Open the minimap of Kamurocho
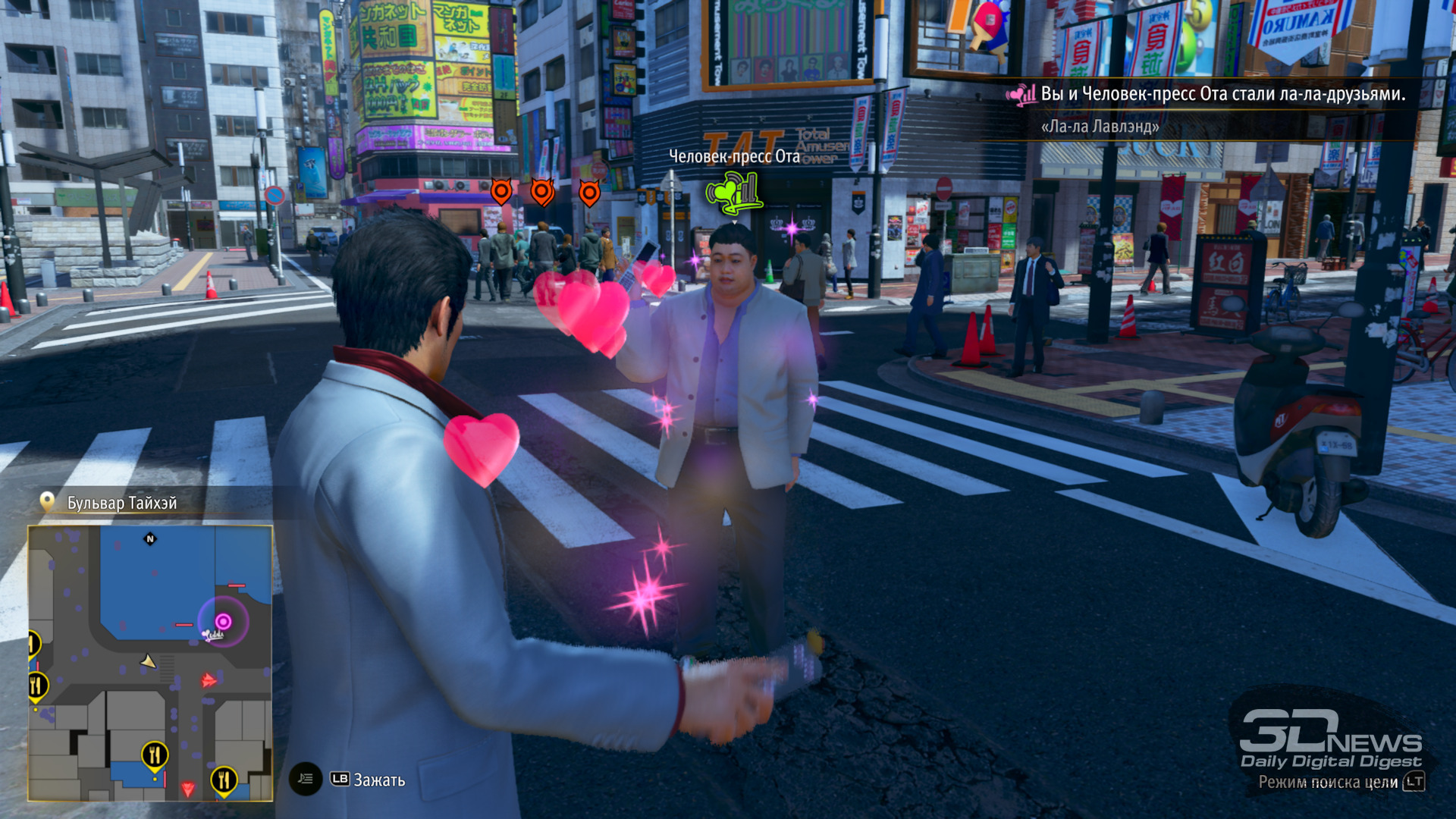The image size is (1456, 819). [150, 663]
